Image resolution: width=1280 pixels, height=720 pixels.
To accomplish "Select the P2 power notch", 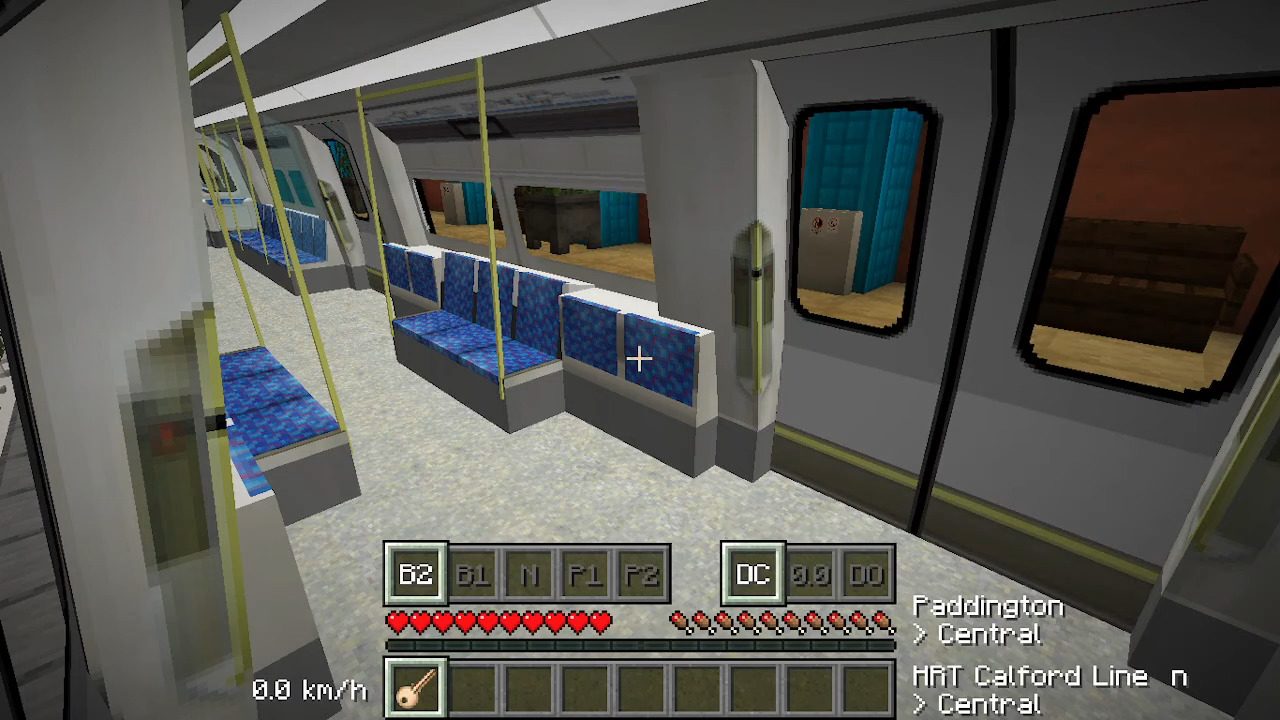I will [x=641, y=573].
